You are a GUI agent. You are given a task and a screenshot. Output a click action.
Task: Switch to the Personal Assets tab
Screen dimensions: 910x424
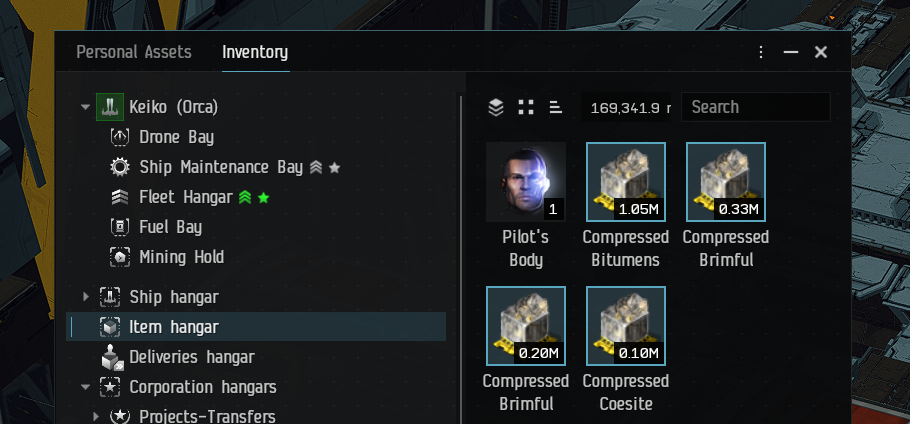(134, 52)
